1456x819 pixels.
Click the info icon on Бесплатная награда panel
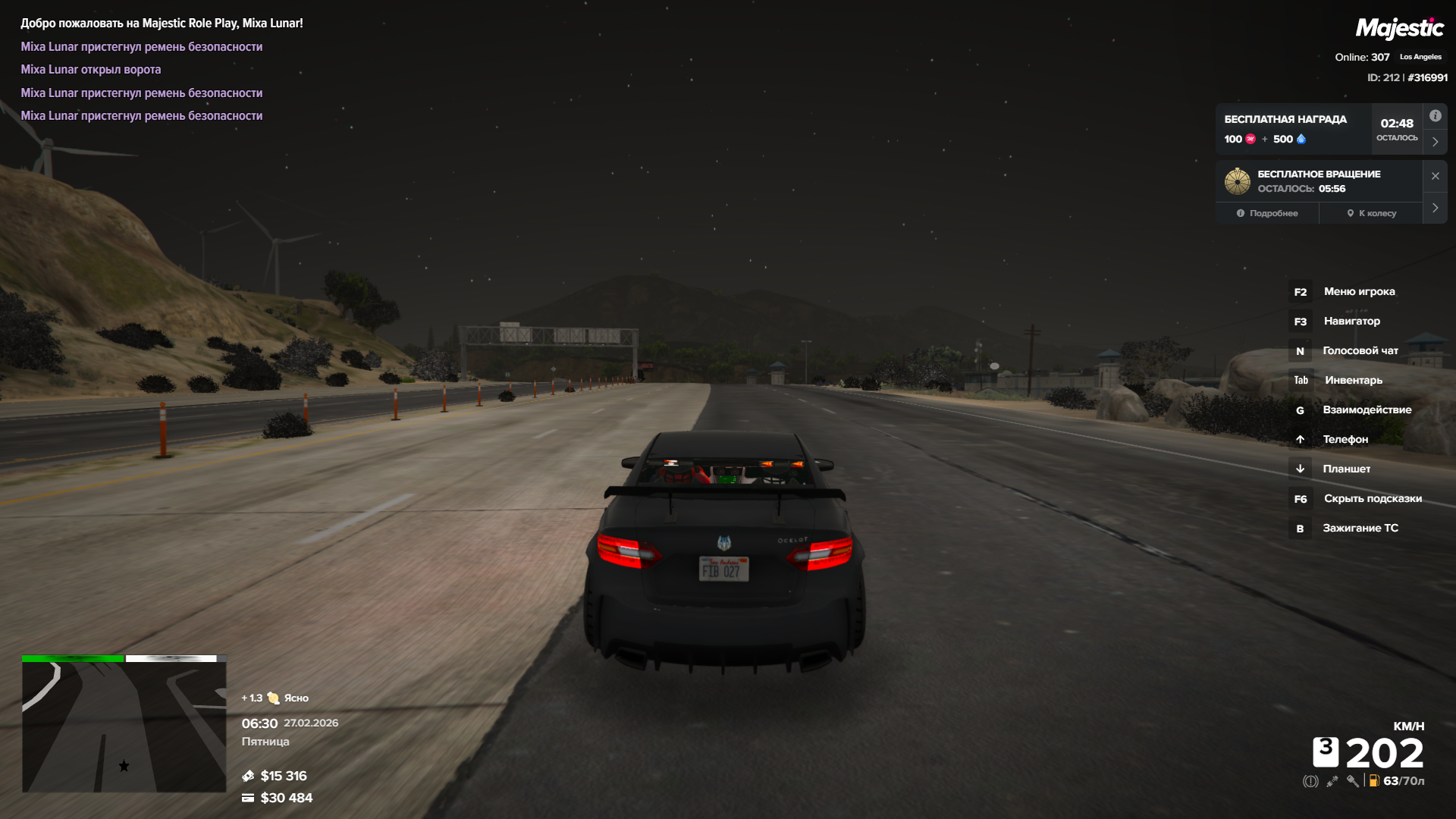point(1435,116)
